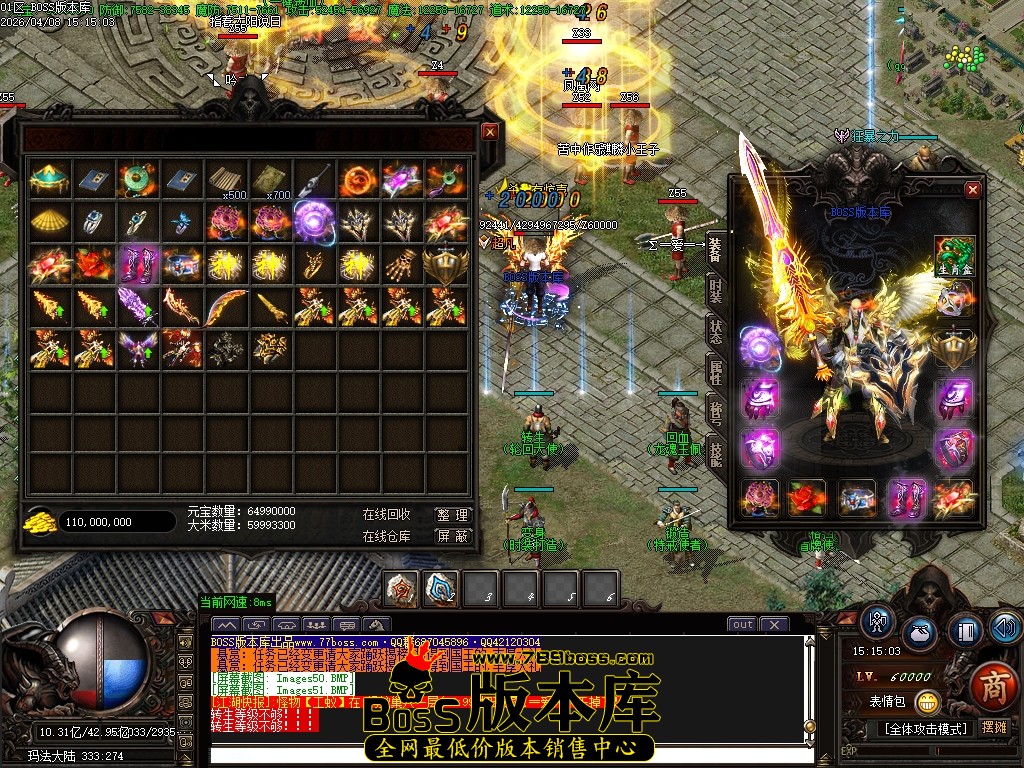Click the 整理 sort button
This screenshot has width=1024, height=768.
pyautogui.click(x=452, y=514)
